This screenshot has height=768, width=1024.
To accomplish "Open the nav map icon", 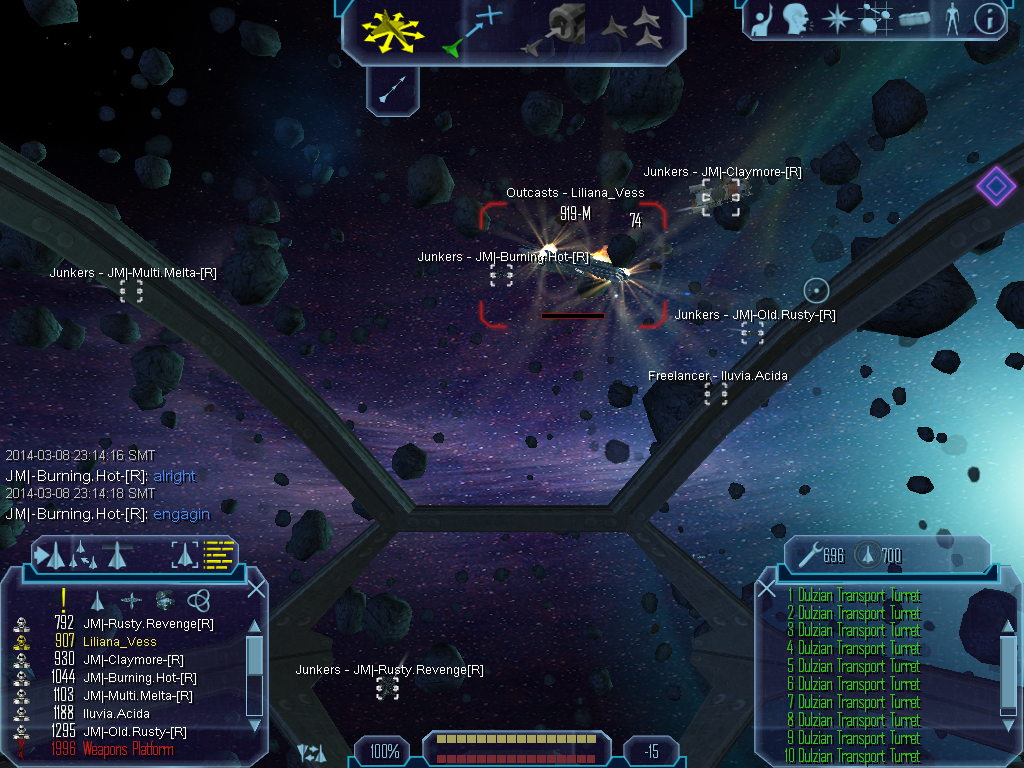I will pos(877,18).
